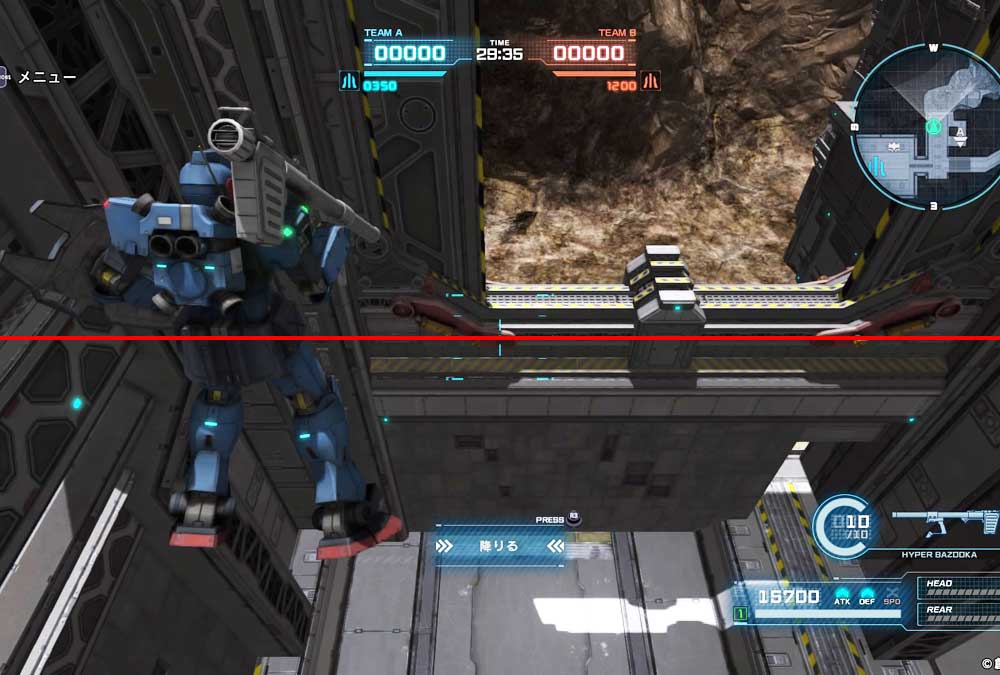Click the blue Team A unit icon
1000x675 pixels.
349,81
